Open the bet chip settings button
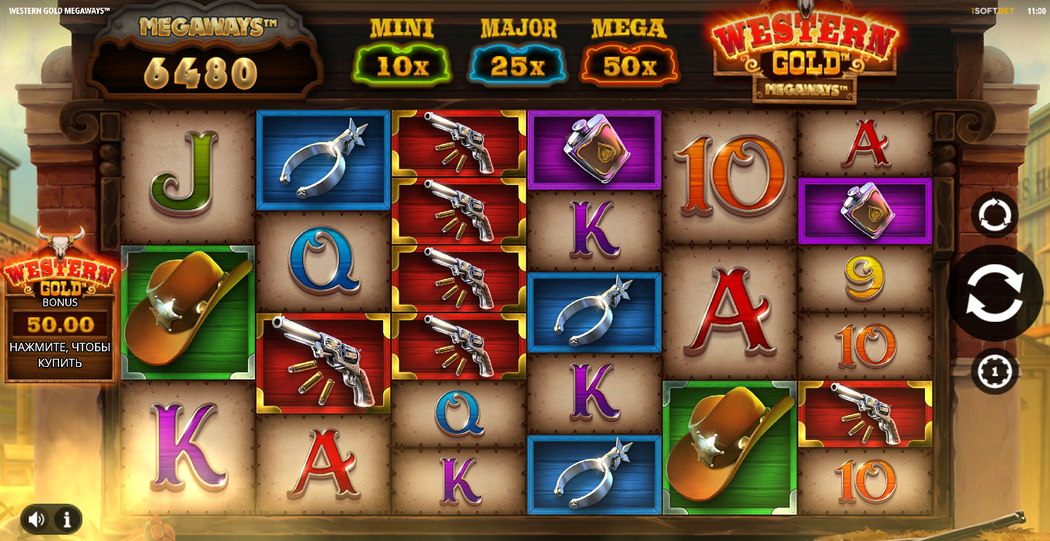1050x541 pixels. click(994, 372)
